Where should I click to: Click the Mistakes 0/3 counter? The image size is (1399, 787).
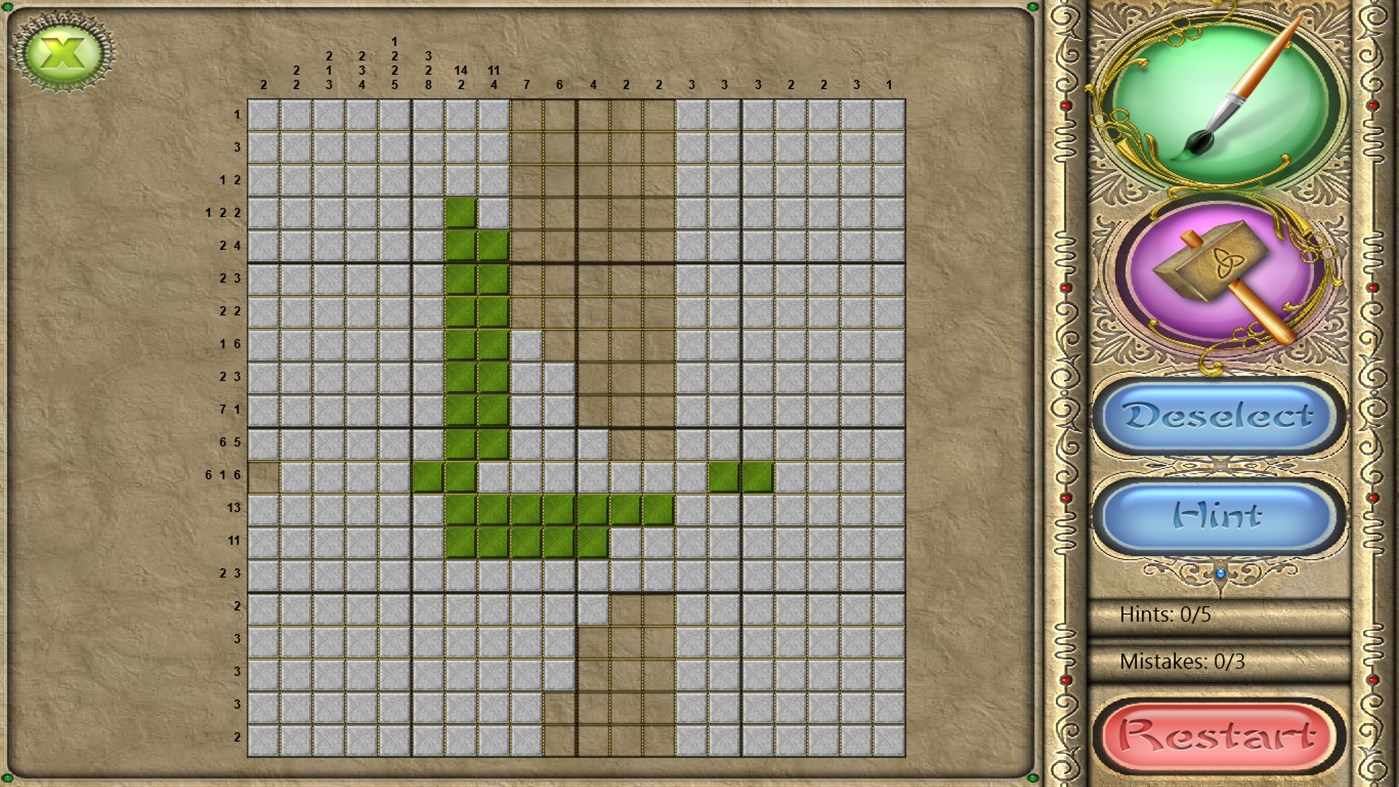point(1185,661)
